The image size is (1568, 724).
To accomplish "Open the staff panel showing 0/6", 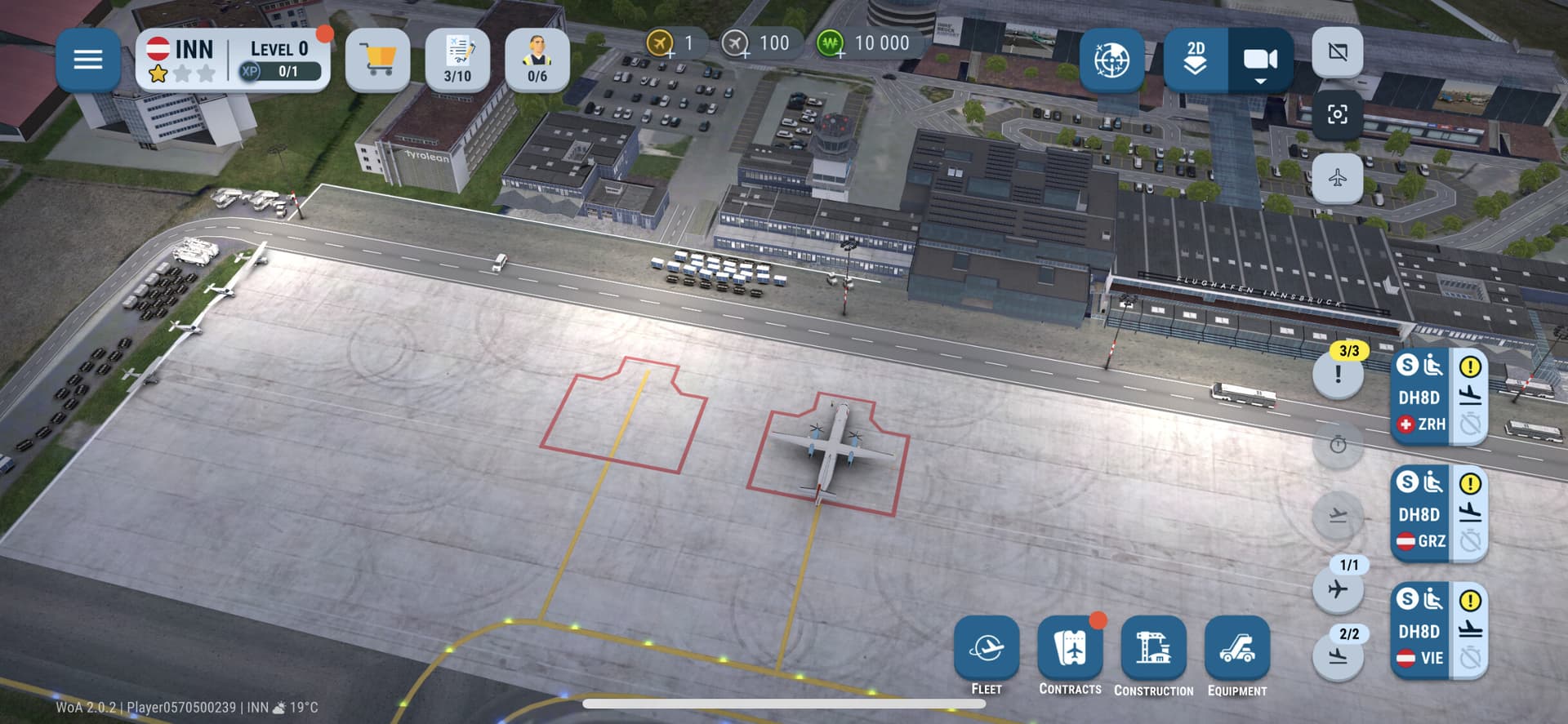I will pyautogui.click(x=537, y=60).
